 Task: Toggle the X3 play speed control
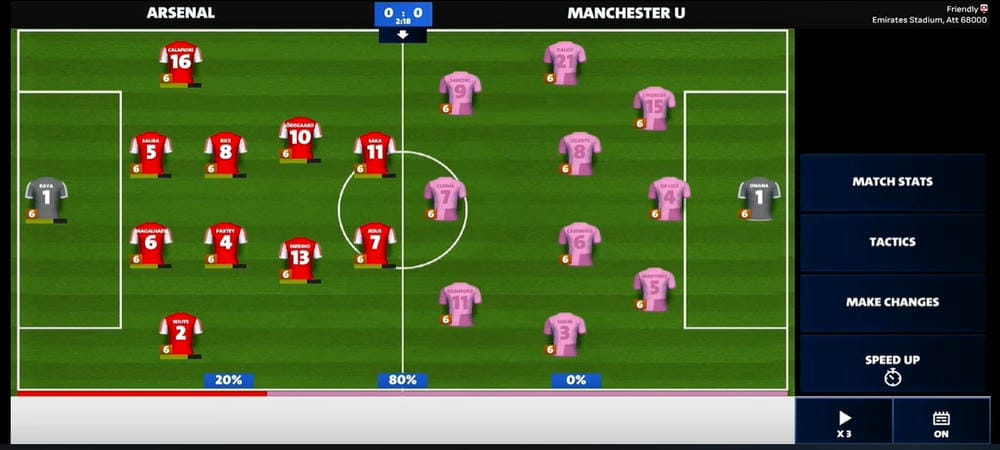point(844,422)
